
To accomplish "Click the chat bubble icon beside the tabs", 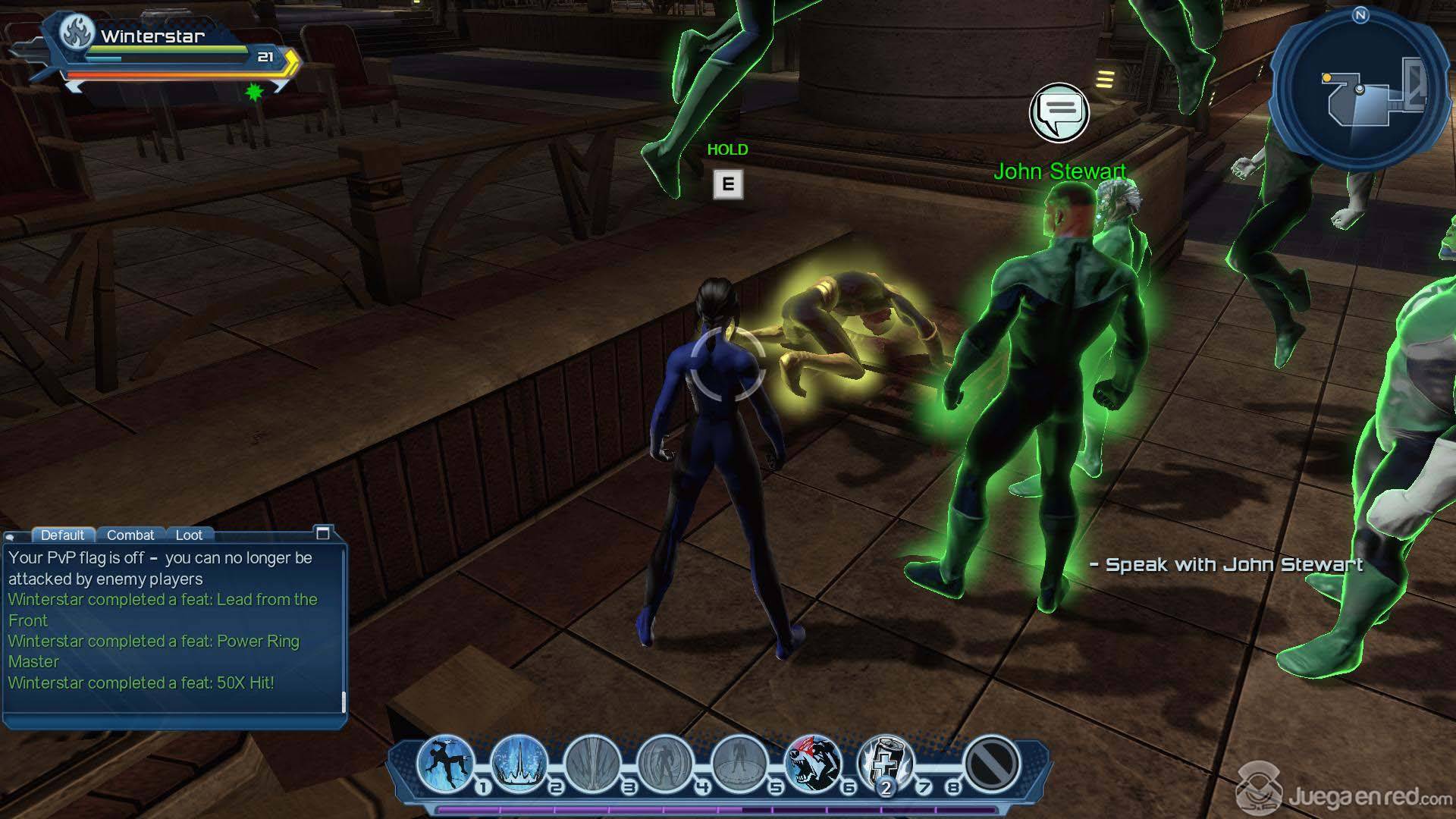I will pos(10,536).
